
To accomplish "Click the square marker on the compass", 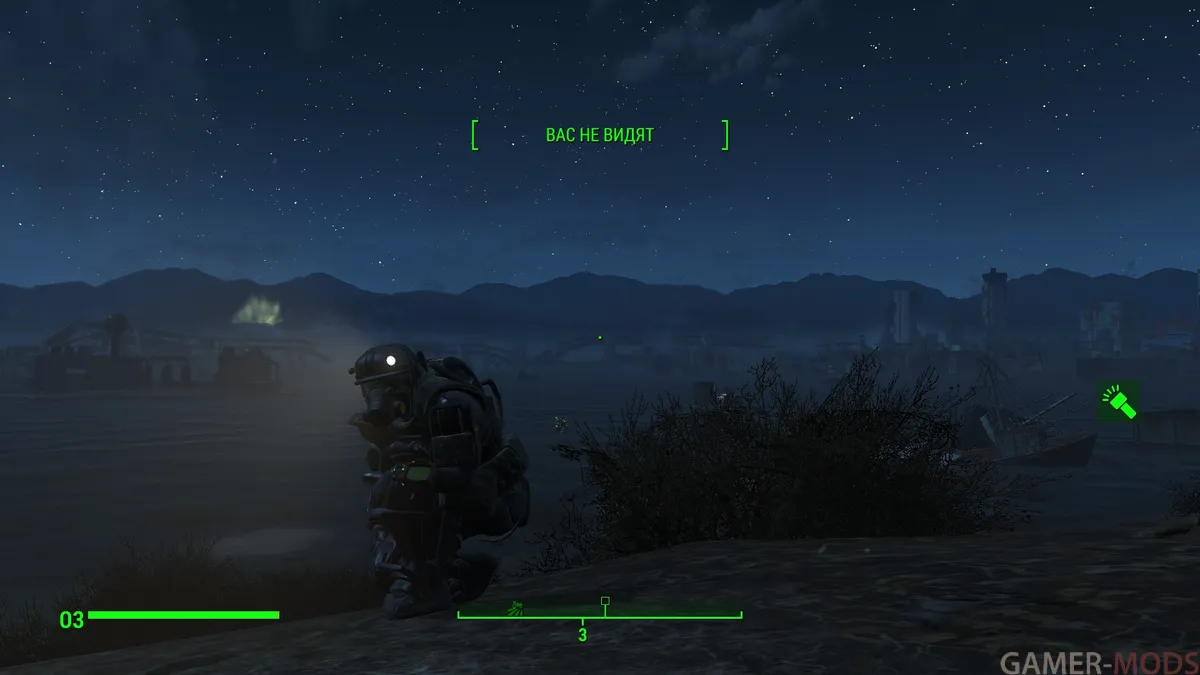I will tap(605, 601).
